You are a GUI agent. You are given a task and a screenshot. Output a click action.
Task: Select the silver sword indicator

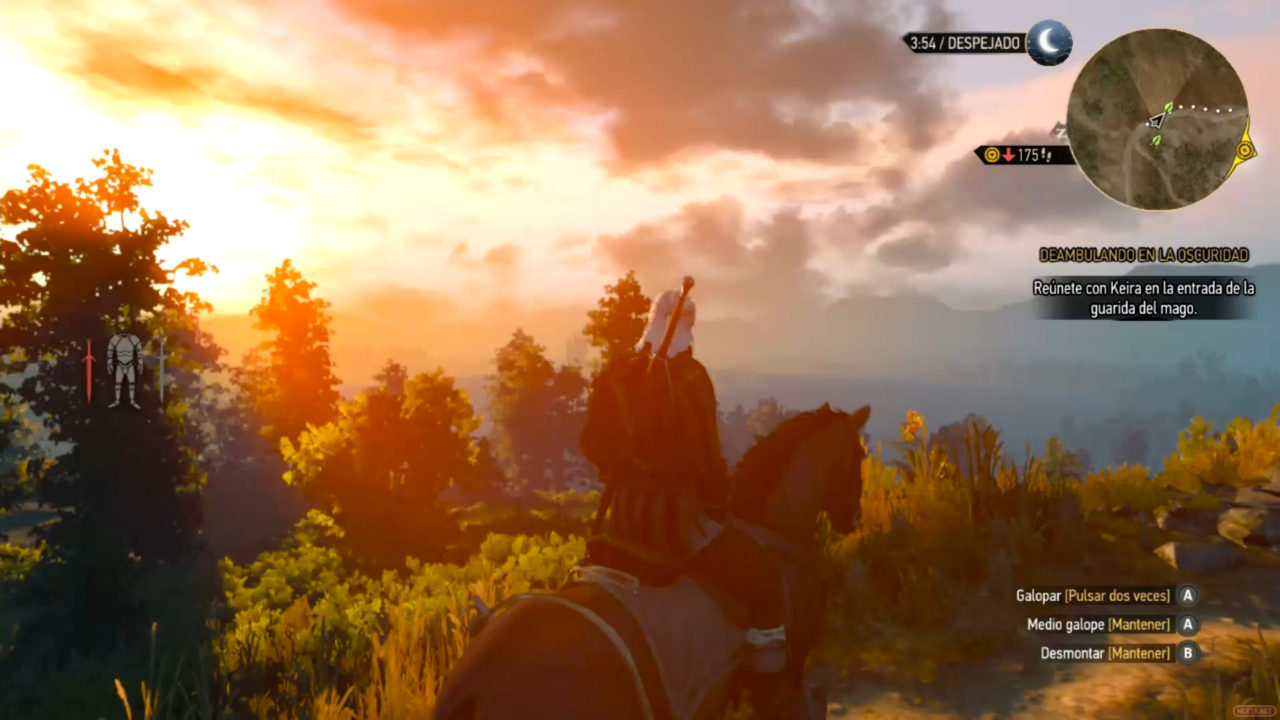coord(161,370)
